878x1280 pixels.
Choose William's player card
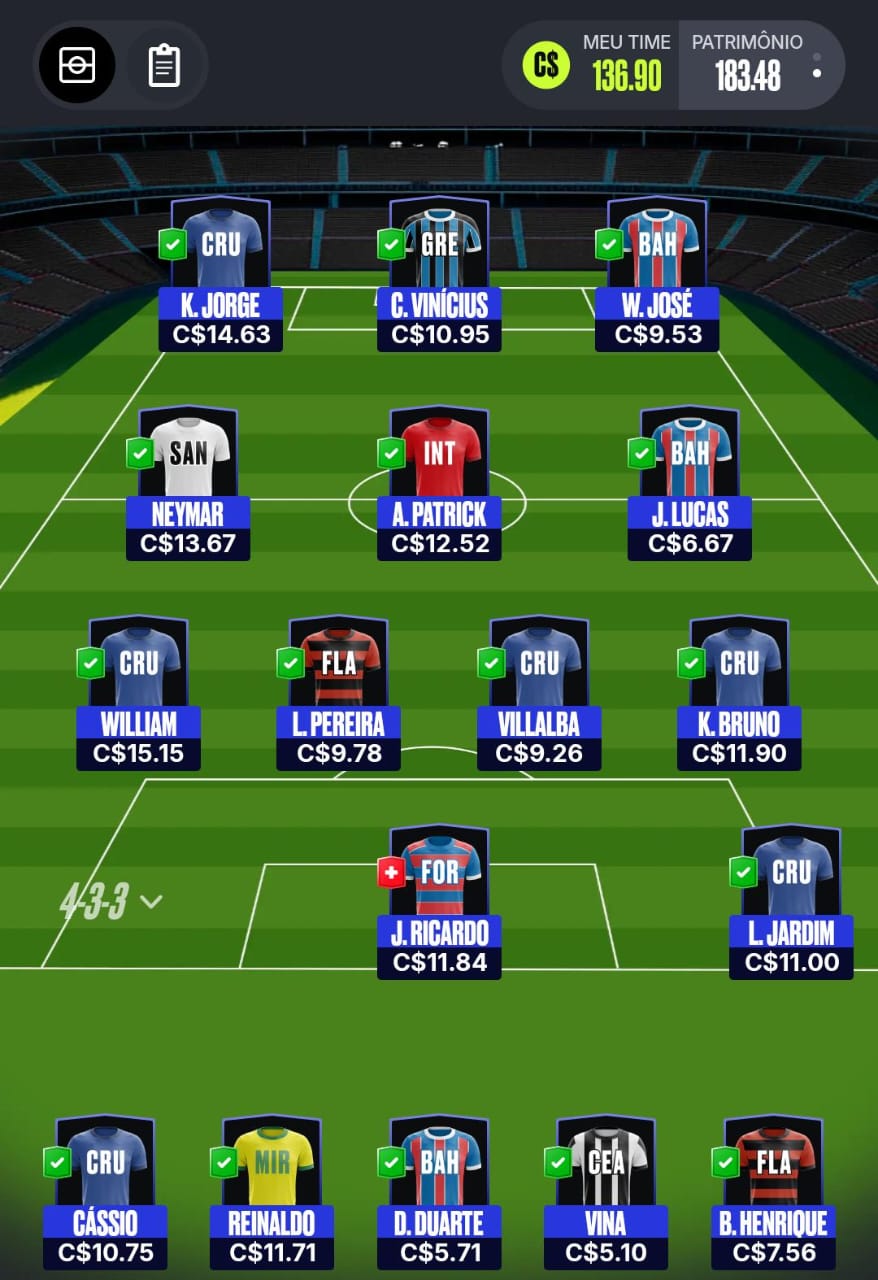[139, 690]
